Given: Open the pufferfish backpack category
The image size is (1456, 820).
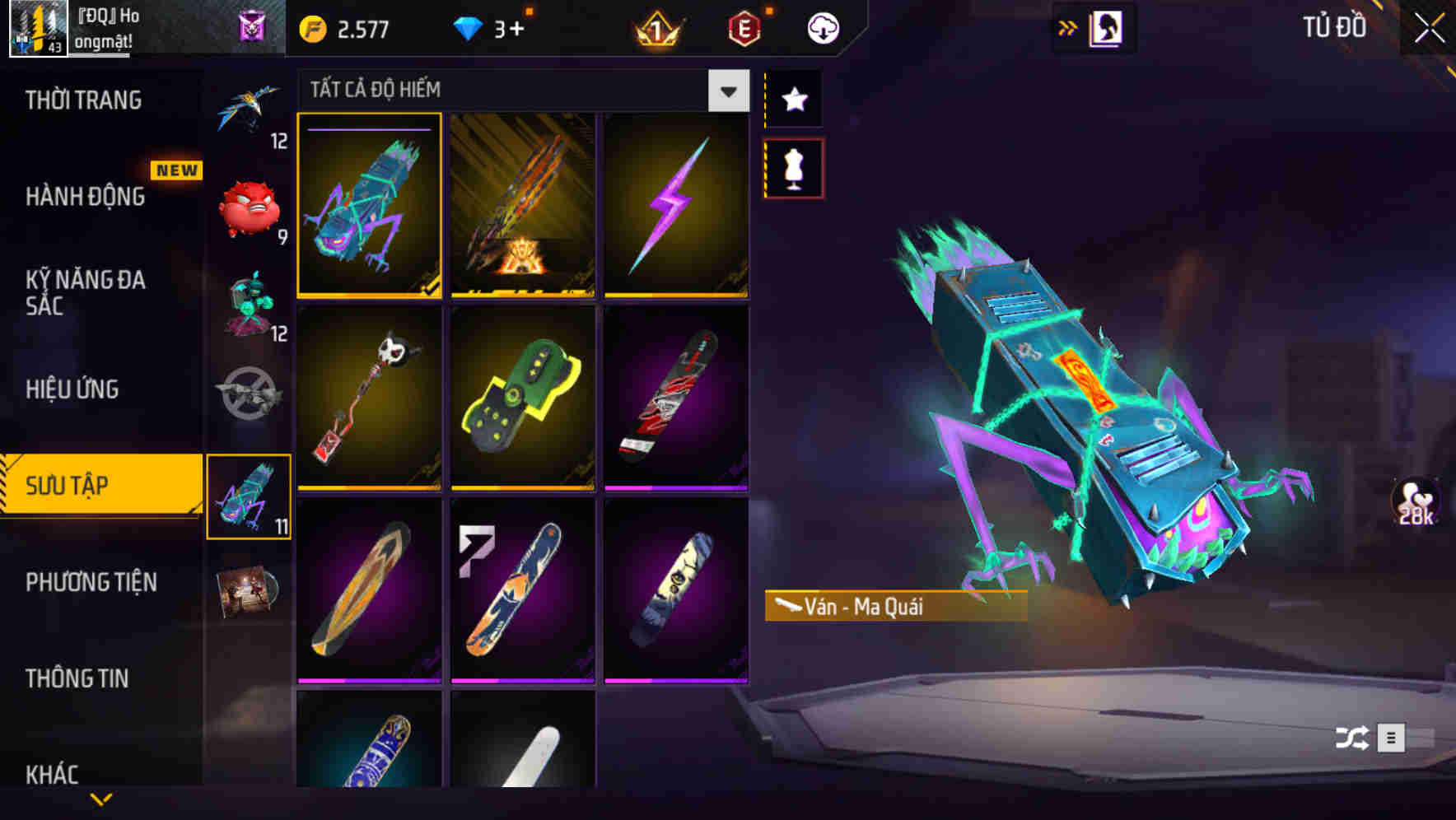Looking at the screenshot, I should tap(250, 210).
